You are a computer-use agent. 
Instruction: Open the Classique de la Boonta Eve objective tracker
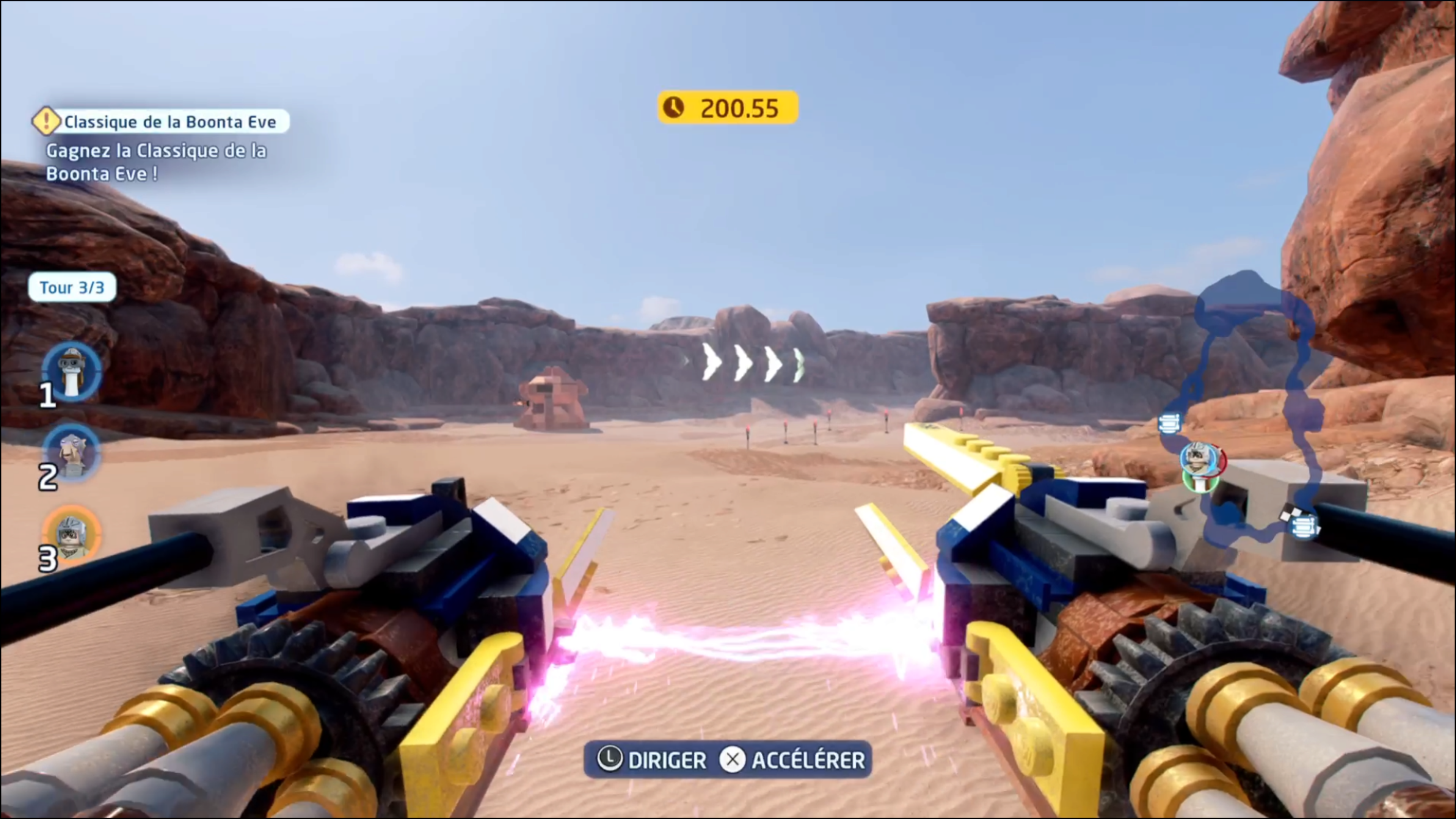pos(161,121)
